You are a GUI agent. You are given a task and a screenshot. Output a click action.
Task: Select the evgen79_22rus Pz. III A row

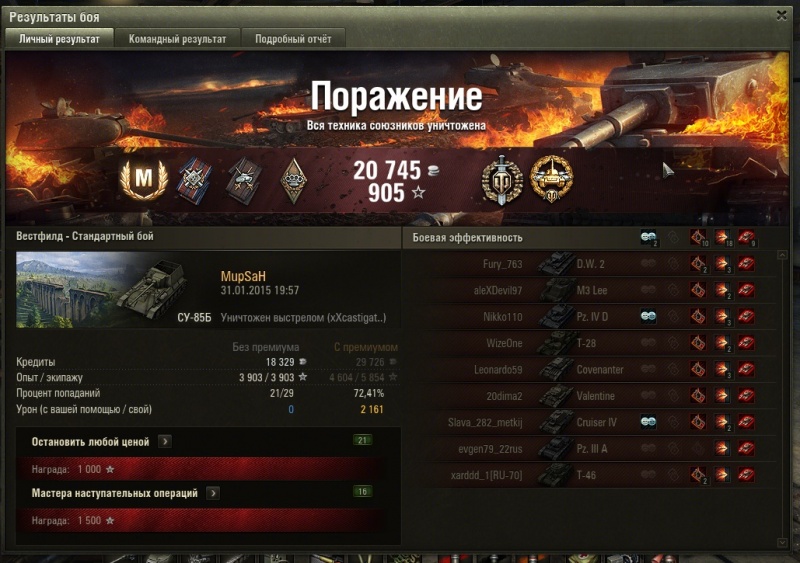pos(588,448)
